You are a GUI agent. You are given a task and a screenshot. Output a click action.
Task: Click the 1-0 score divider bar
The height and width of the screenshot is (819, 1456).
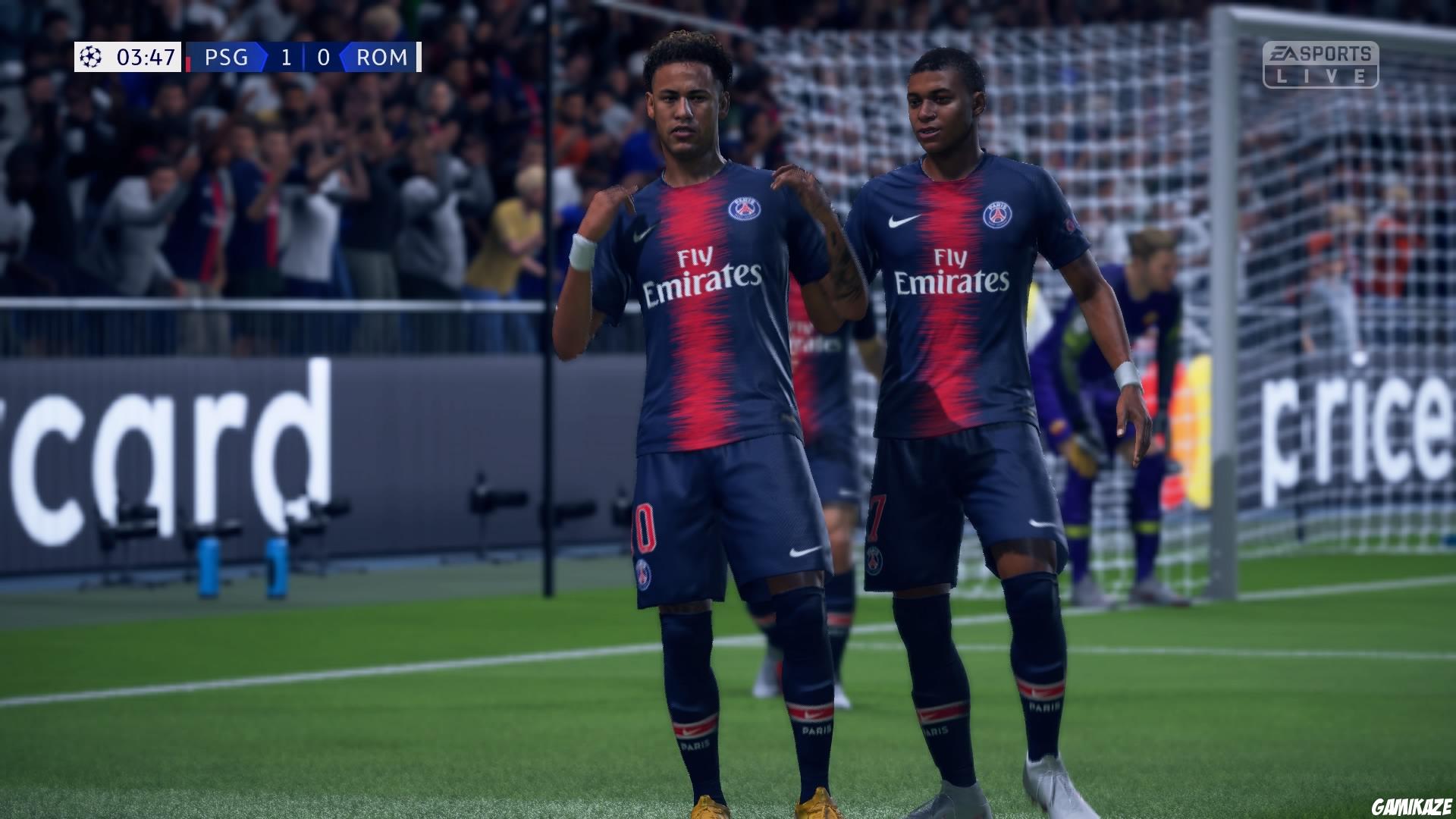coord(303,57)
